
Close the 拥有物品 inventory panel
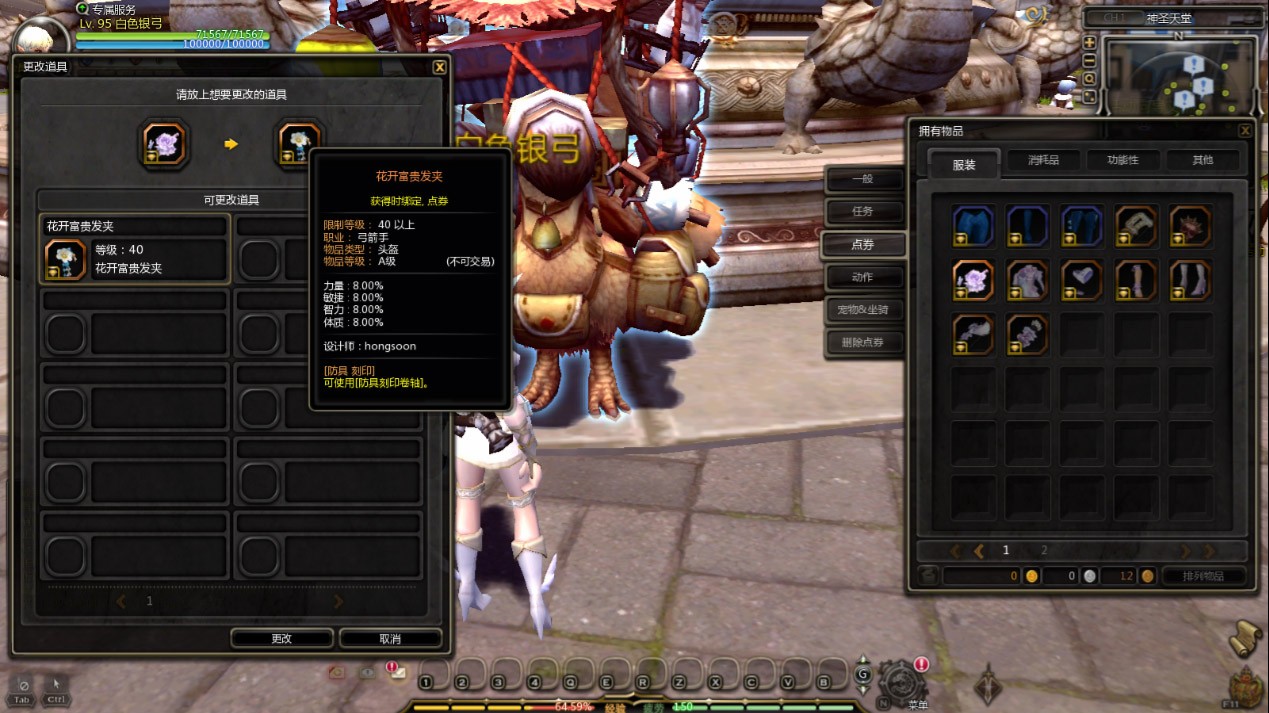tap(1245, 131)
